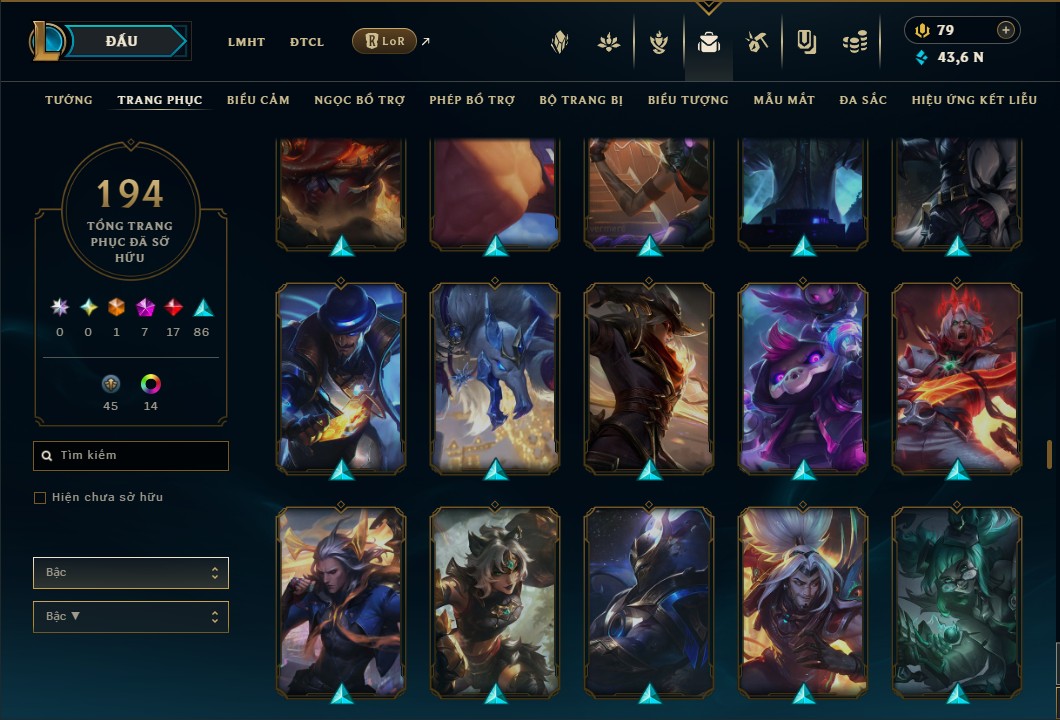Go to the PHÉP BỔ TRỢ tab
Viewport: 1060px width, 720px height.
click(472, 100)
